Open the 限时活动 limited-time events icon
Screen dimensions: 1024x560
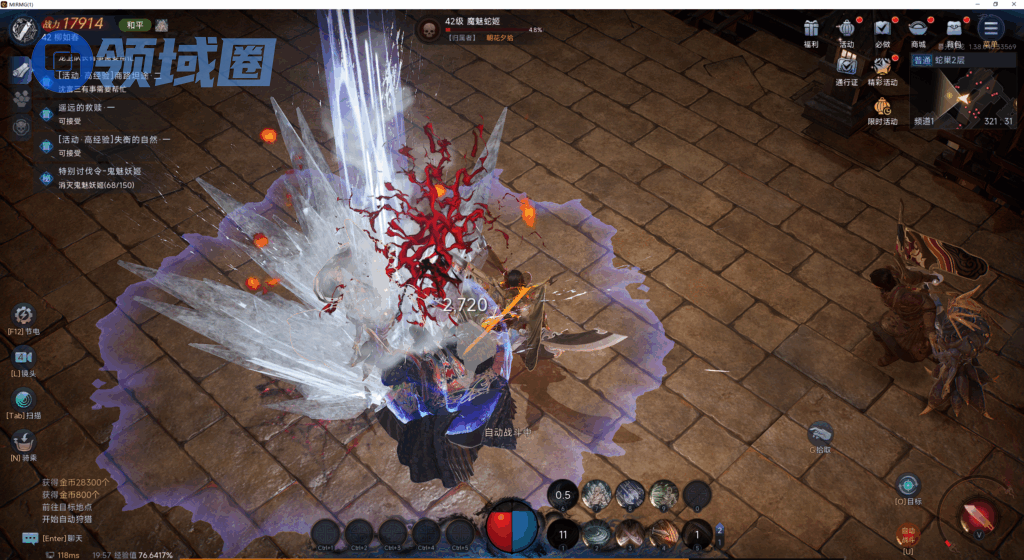point(882,107)
